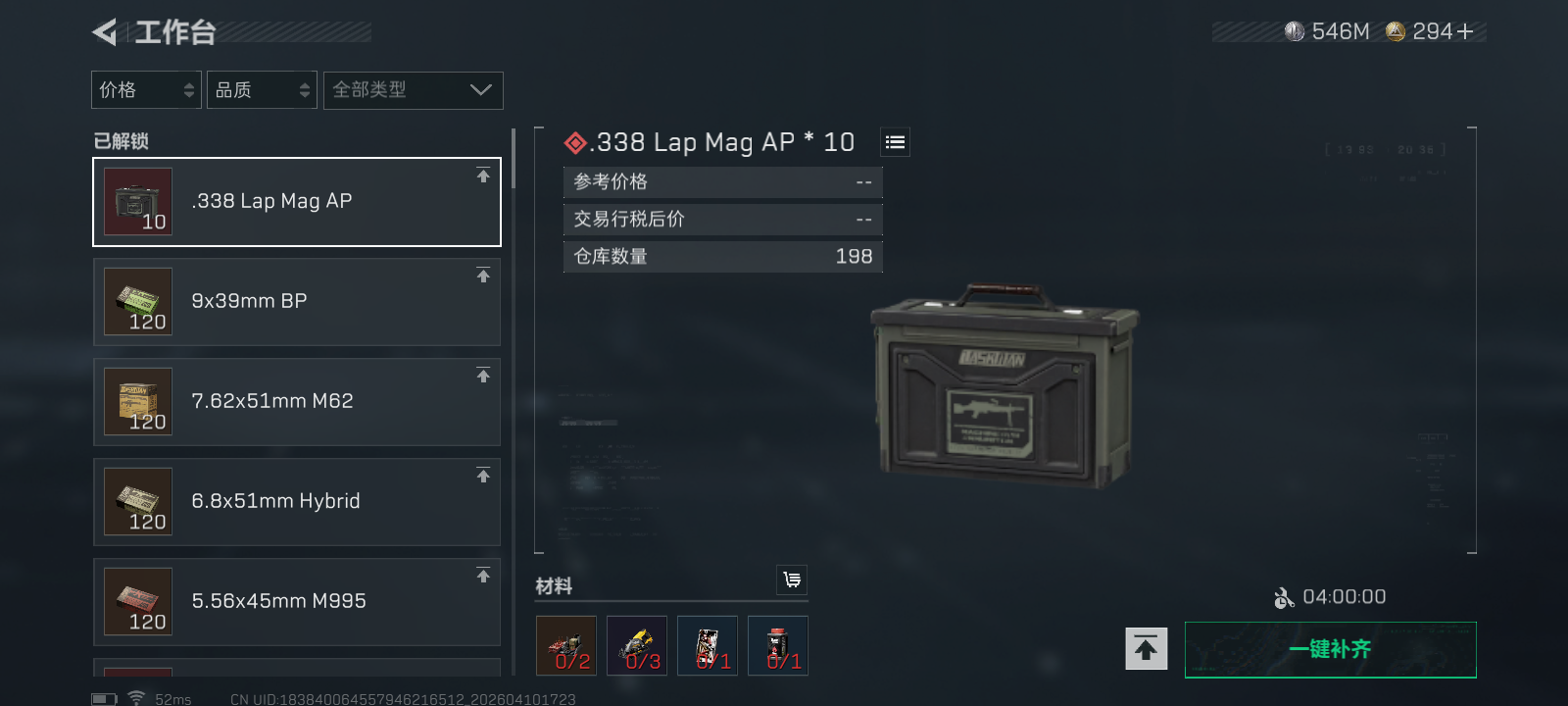The height and width of the screenshot is (706, 1568).
Task: Click the silver coin currency icon showing 546M
Action: pyautogui.click(x=1292, y=30)
